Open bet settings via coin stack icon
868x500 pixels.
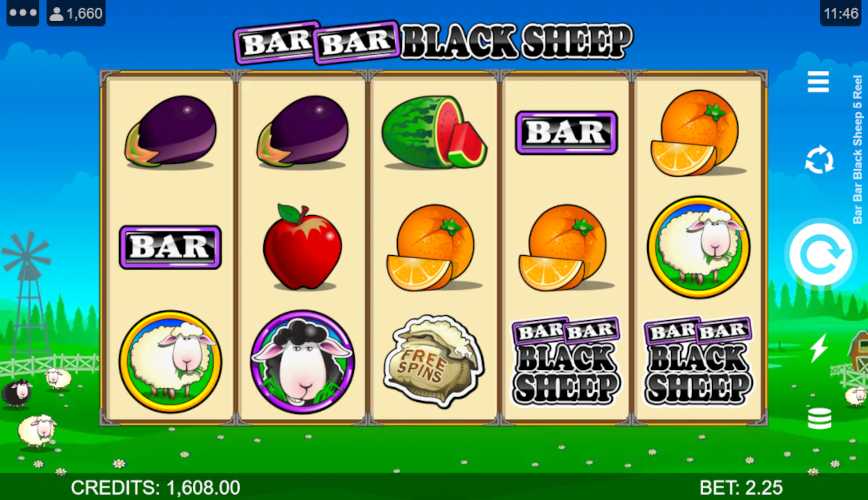point(819,418)
